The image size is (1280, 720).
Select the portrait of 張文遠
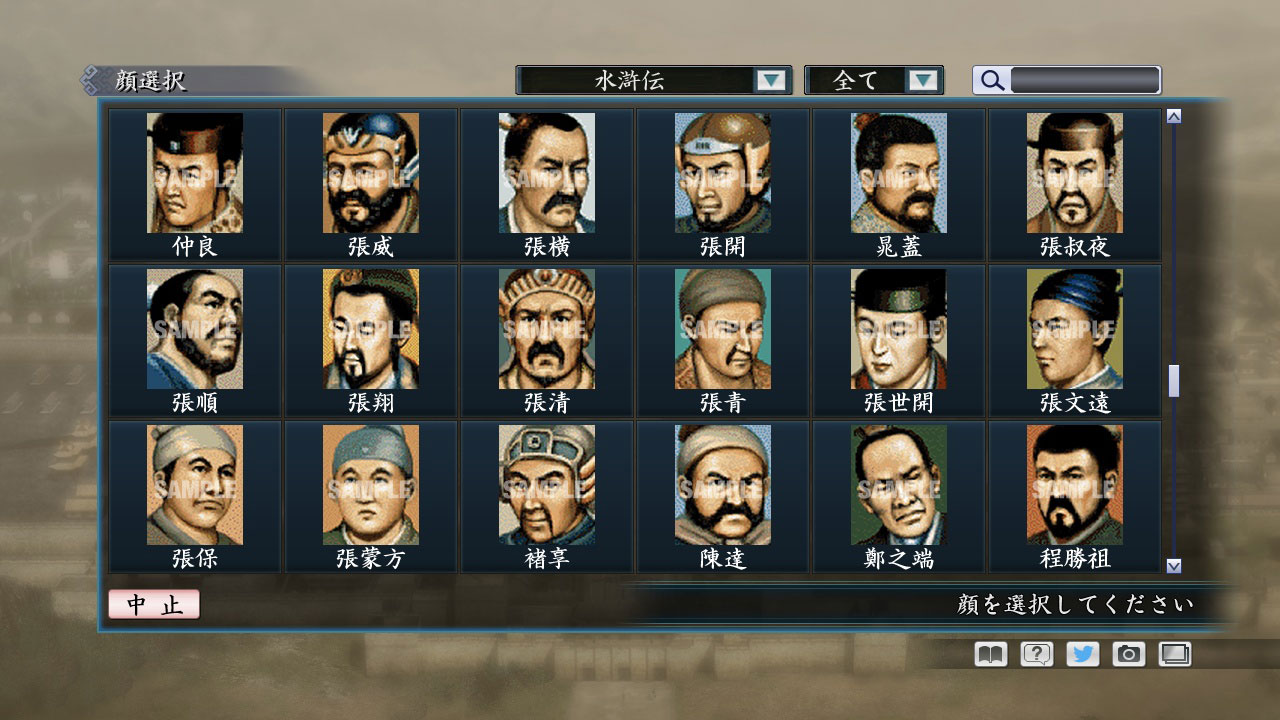(1074, 328)
